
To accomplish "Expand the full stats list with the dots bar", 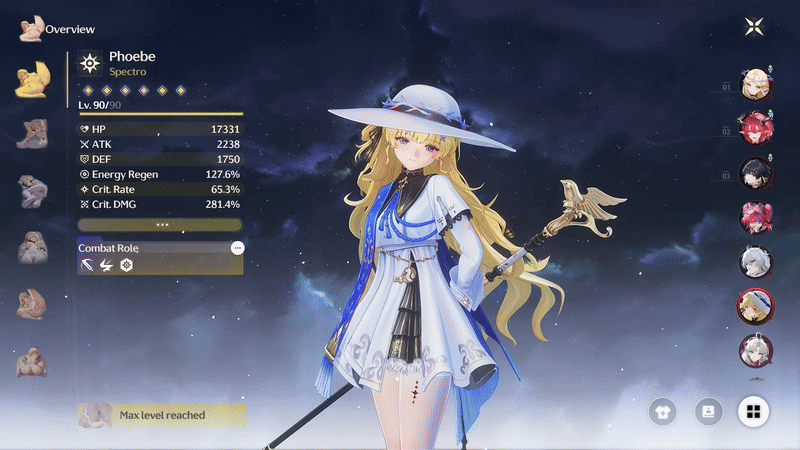I will click(160, 224).
